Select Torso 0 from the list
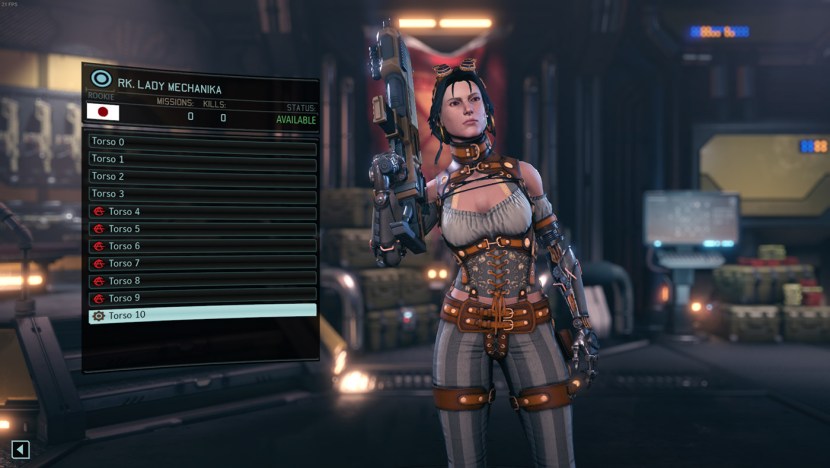The height and width of the screenshot is (468, 830). (x=202, y=142)
